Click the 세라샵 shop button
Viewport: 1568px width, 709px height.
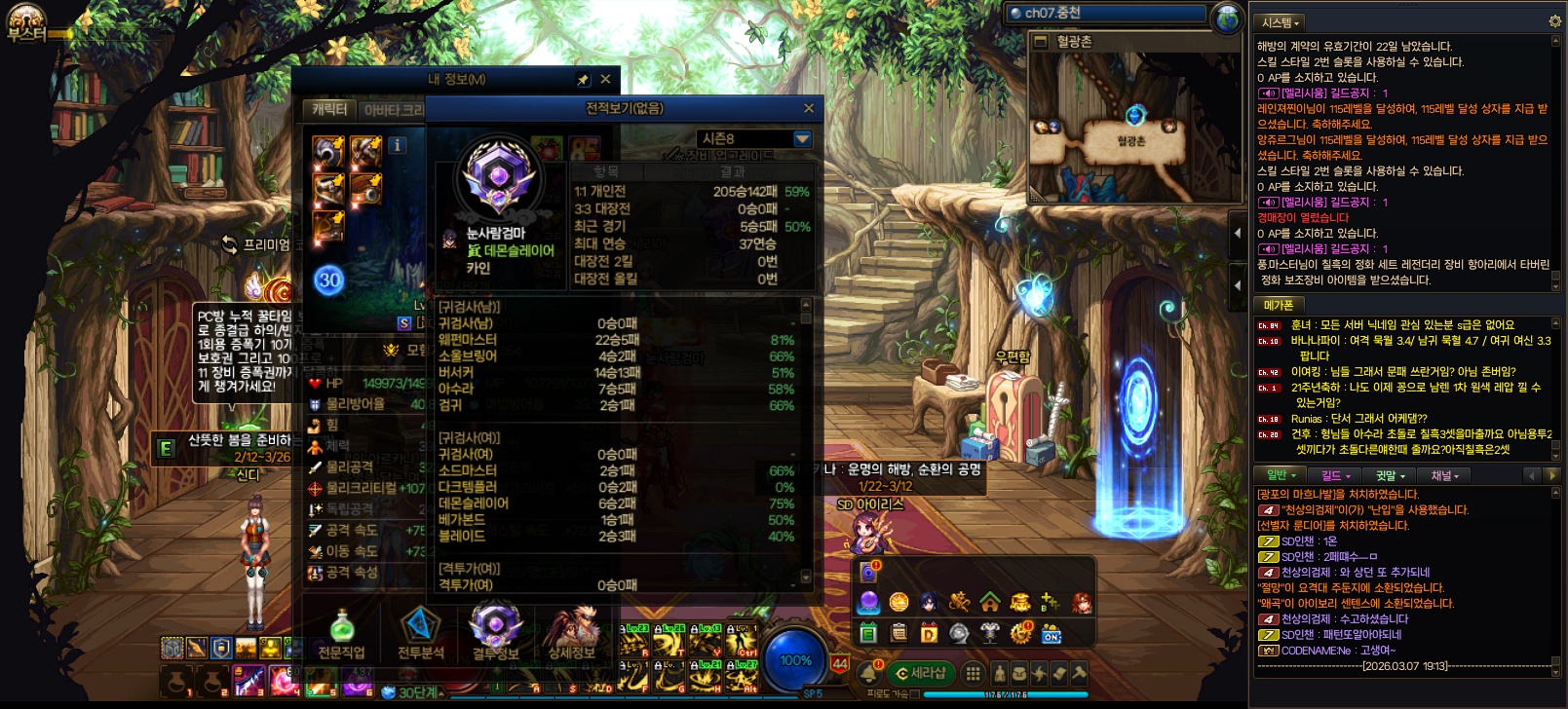(x=921, y=673)
